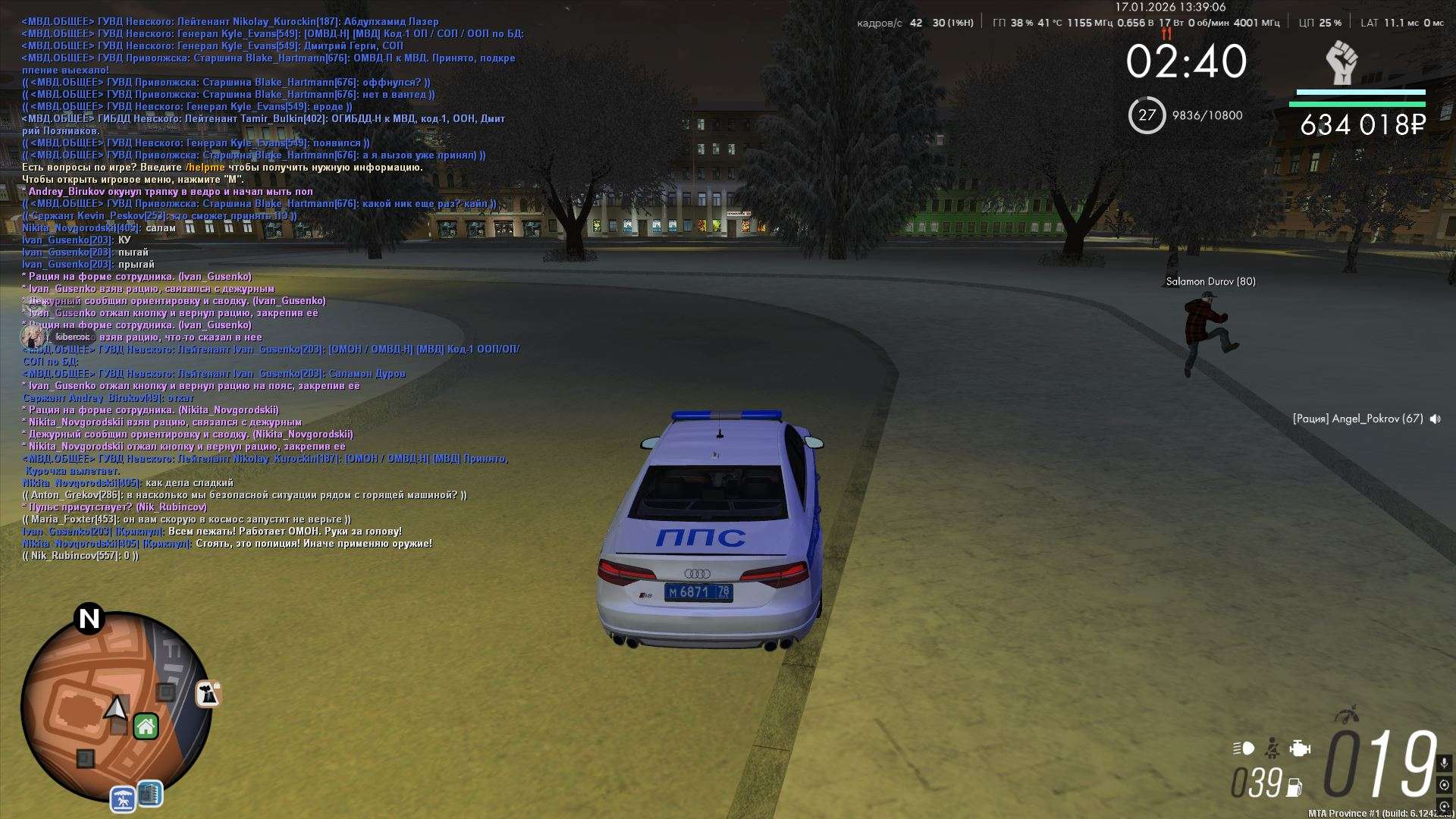Toggle the seatbelt indicator icon
1456x819 pixels.
[x=1273, y=748]
